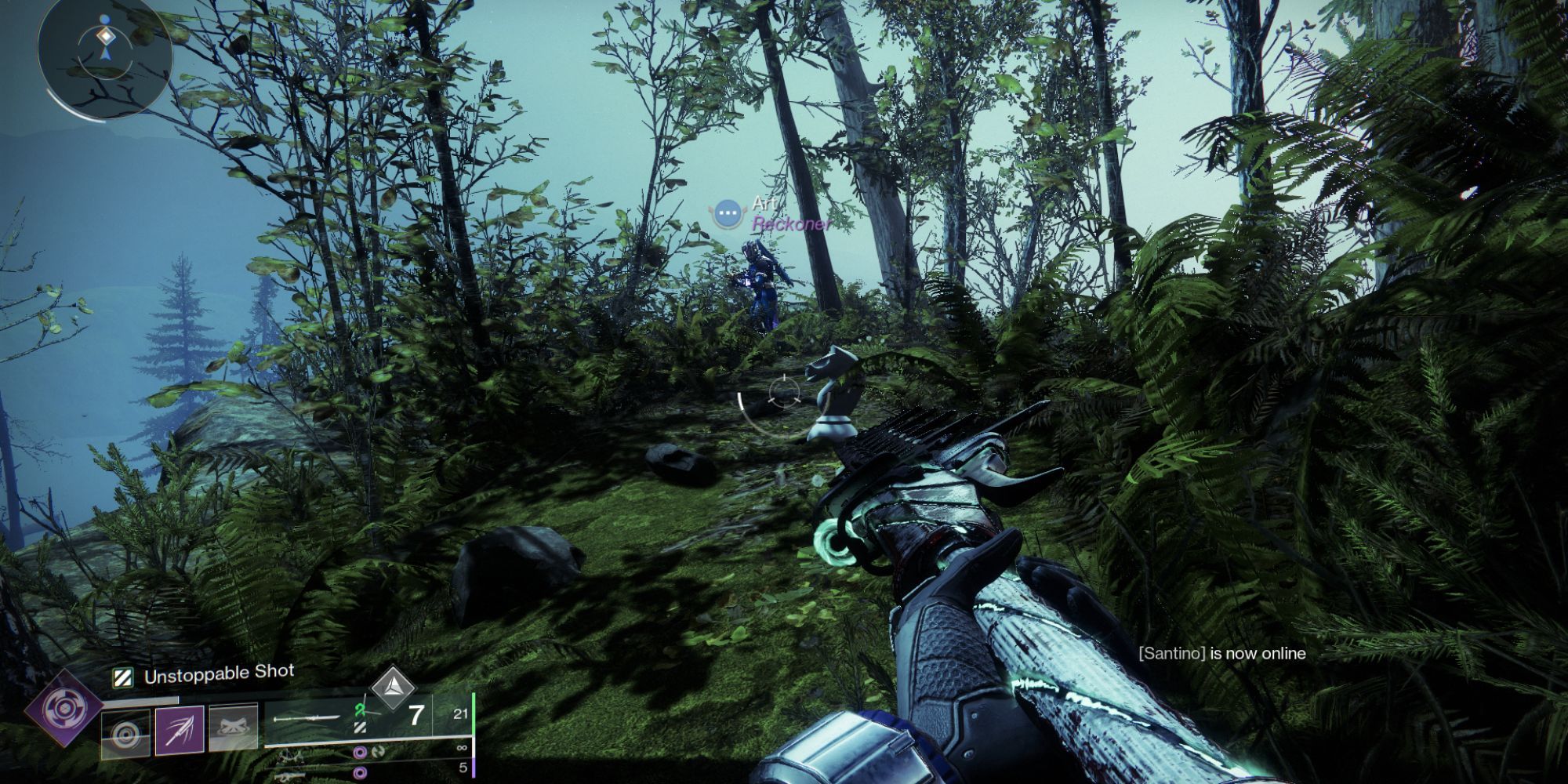Click the Unstoppable Shot perk indicator
Viewport: 1568px width, 784px height.
tap(204, 675)
